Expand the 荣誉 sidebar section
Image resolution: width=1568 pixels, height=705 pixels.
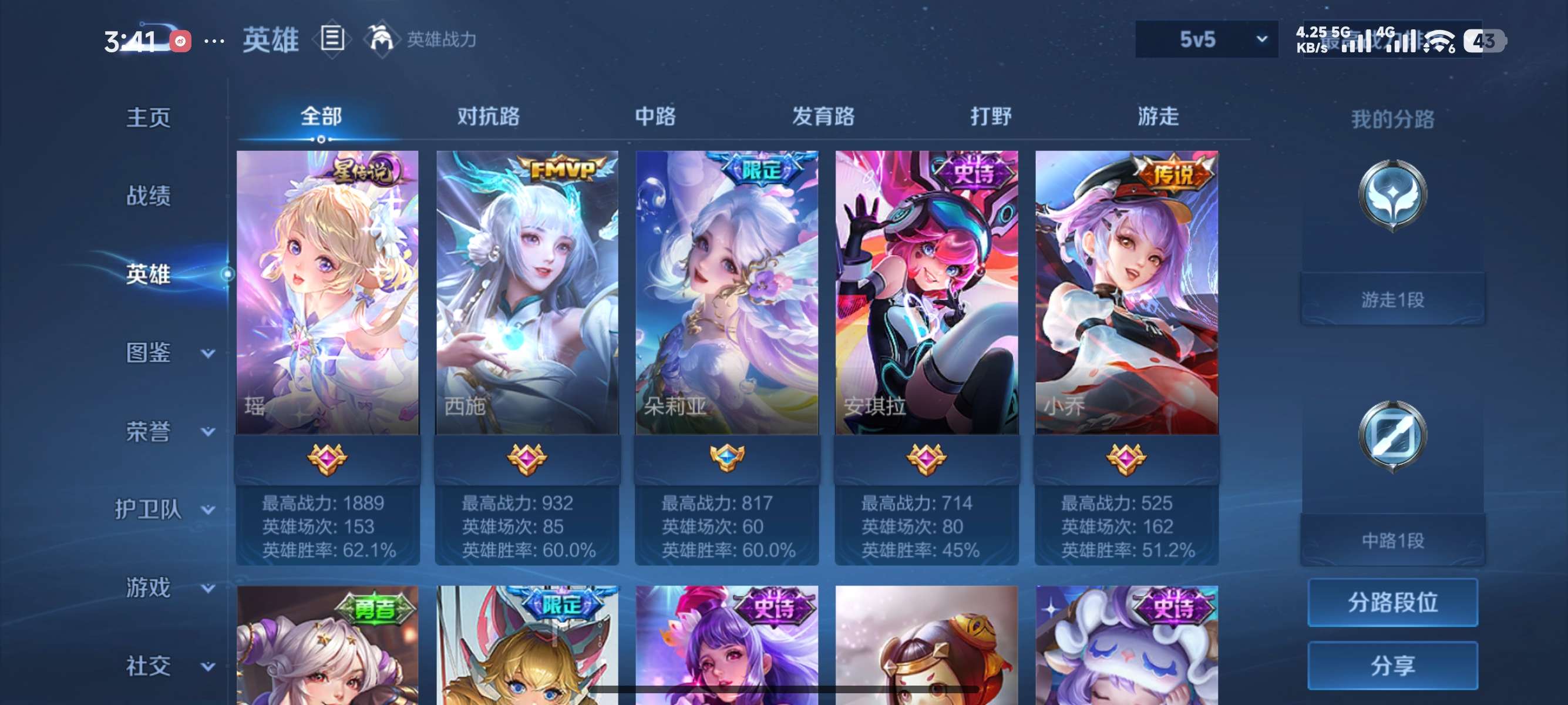pos(149,431)
